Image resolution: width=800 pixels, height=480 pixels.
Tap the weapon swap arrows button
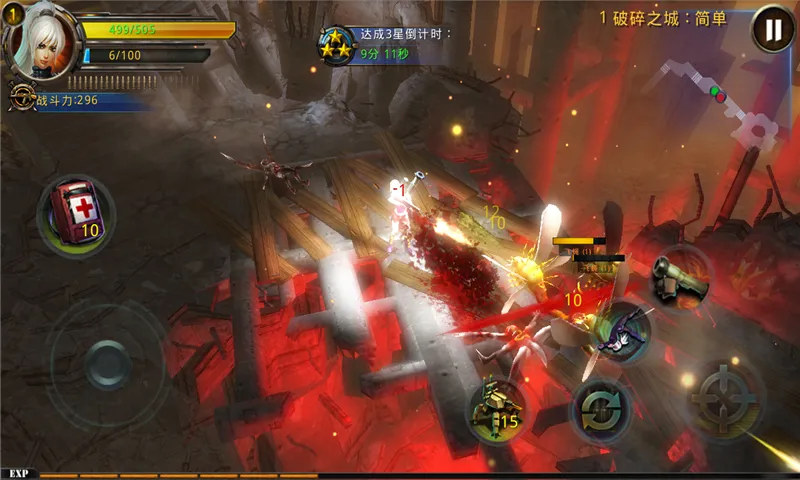coord(601,410)
